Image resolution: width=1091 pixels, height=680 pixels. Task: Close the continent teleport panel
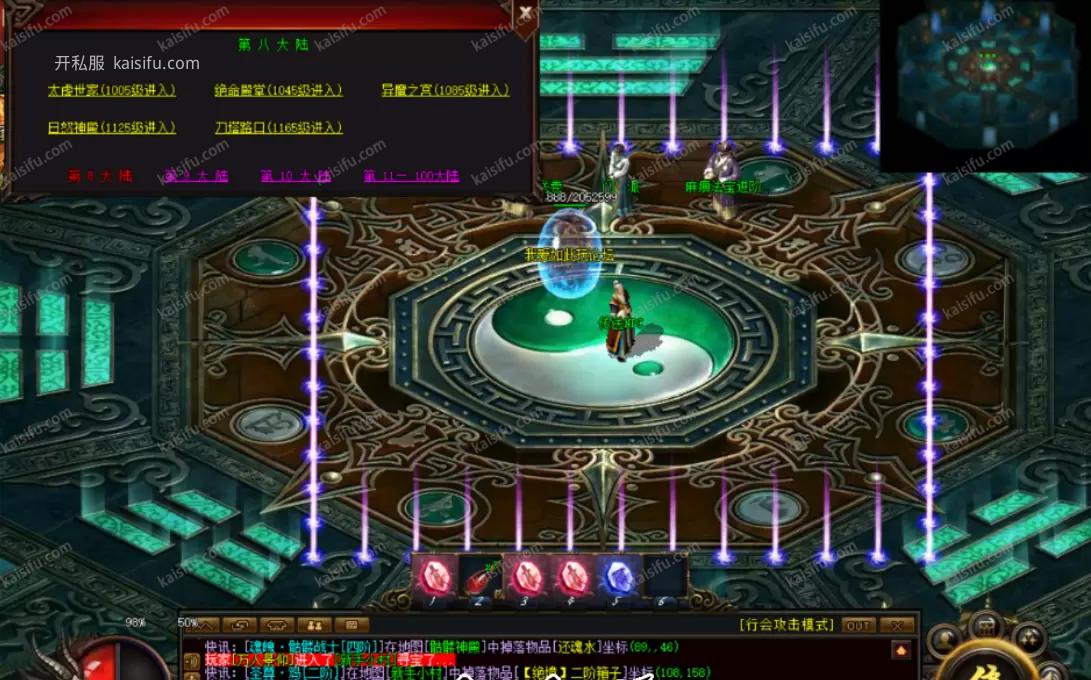[526, 13]
